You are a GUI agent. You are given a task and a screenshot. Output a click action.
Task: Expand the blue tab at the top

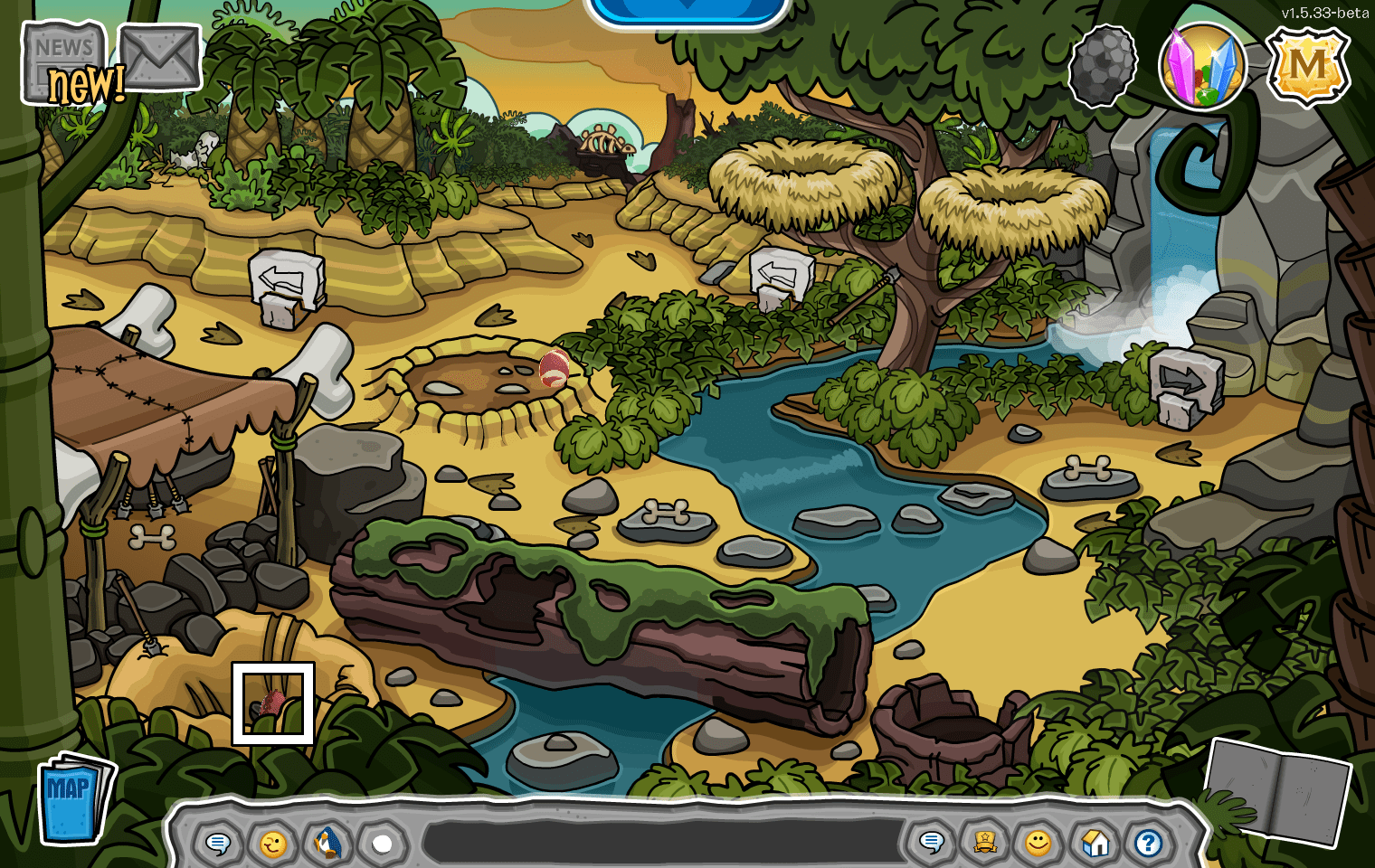[x=687, y=9]
